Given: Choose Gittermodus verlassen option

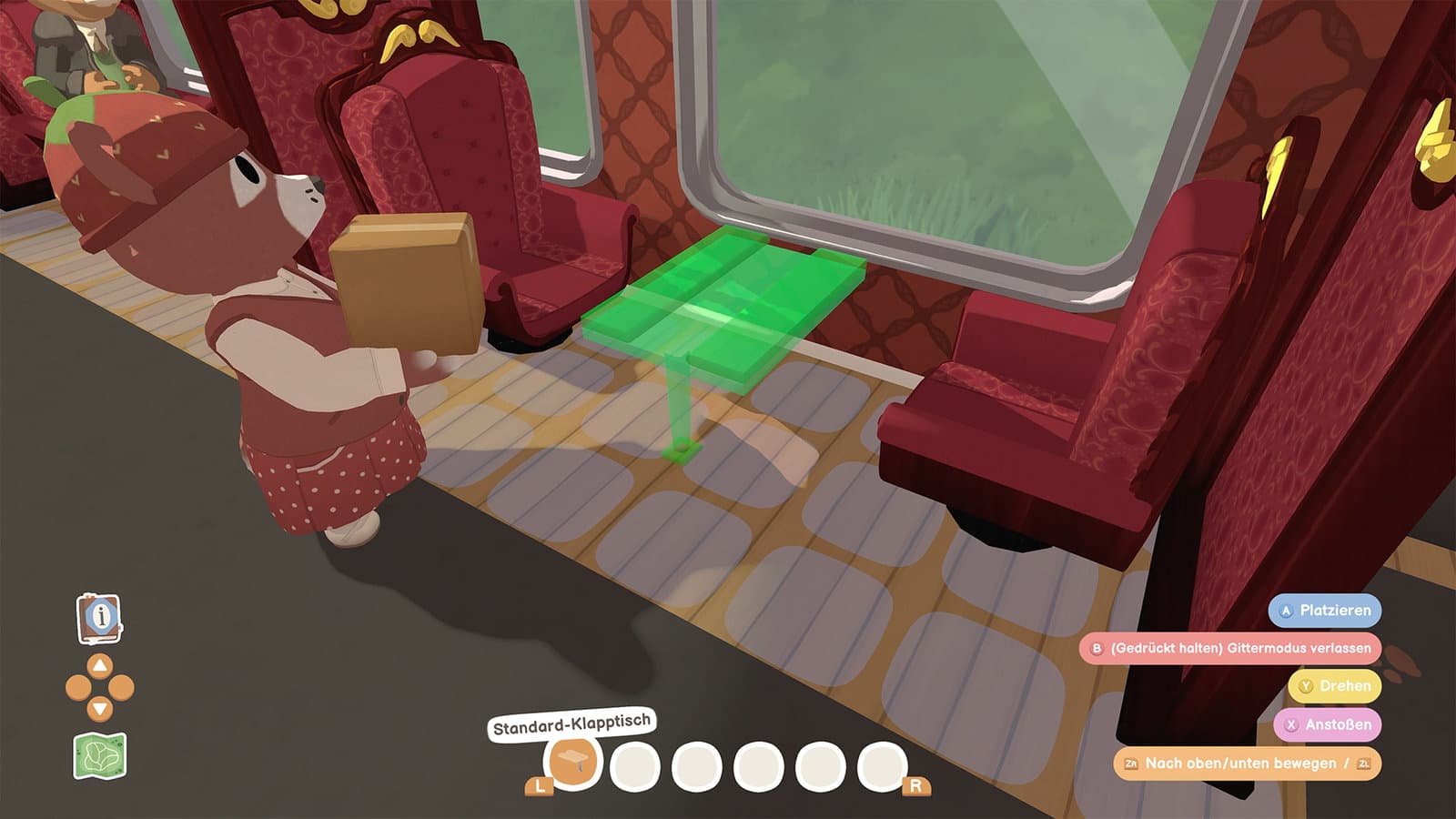Looking at the screenshot, I should tap(1230, 648).
